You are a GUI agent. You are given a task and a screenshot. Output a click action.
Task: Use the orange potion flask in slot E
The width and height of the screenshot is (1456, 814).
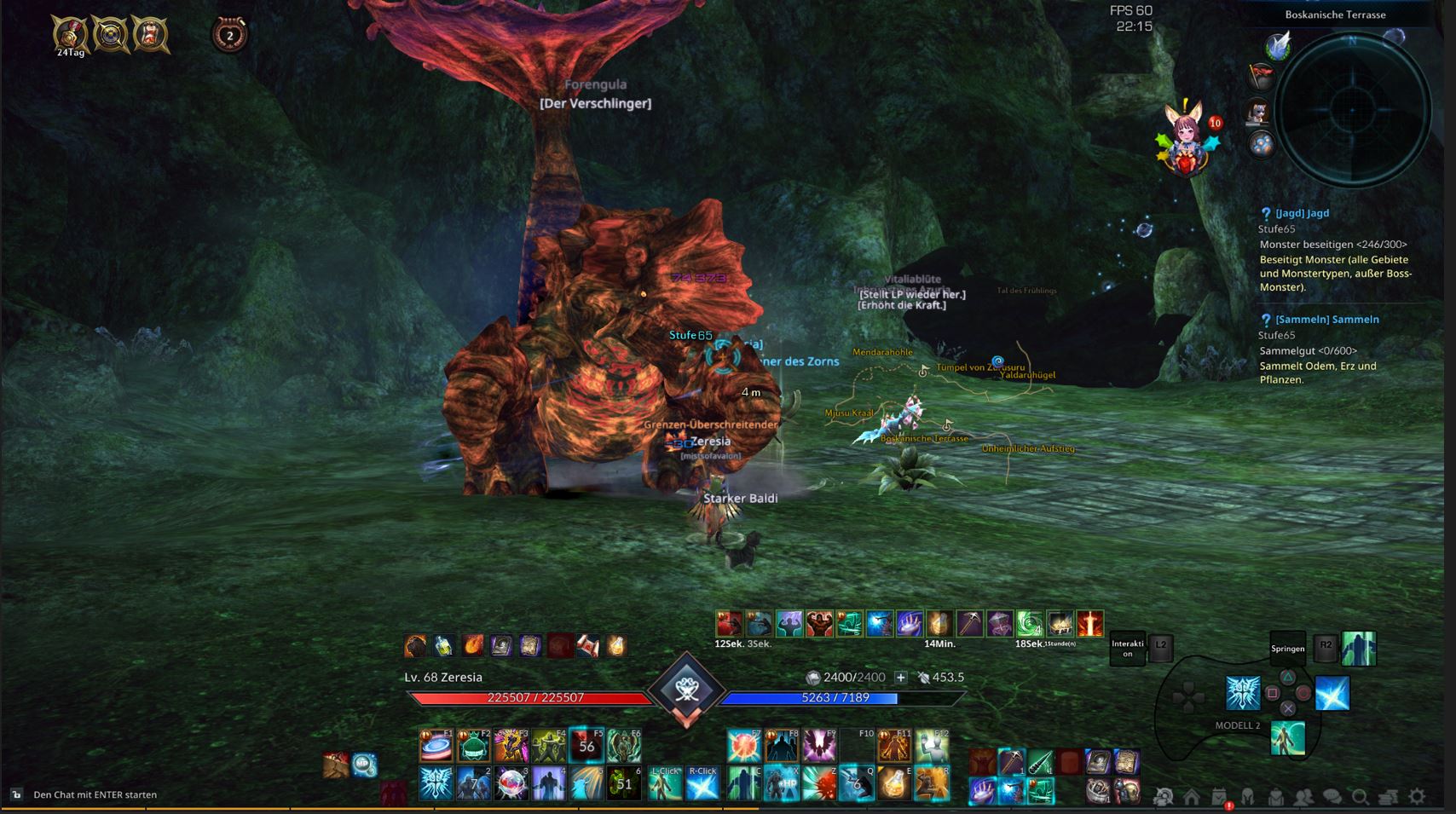coord(893,783)
